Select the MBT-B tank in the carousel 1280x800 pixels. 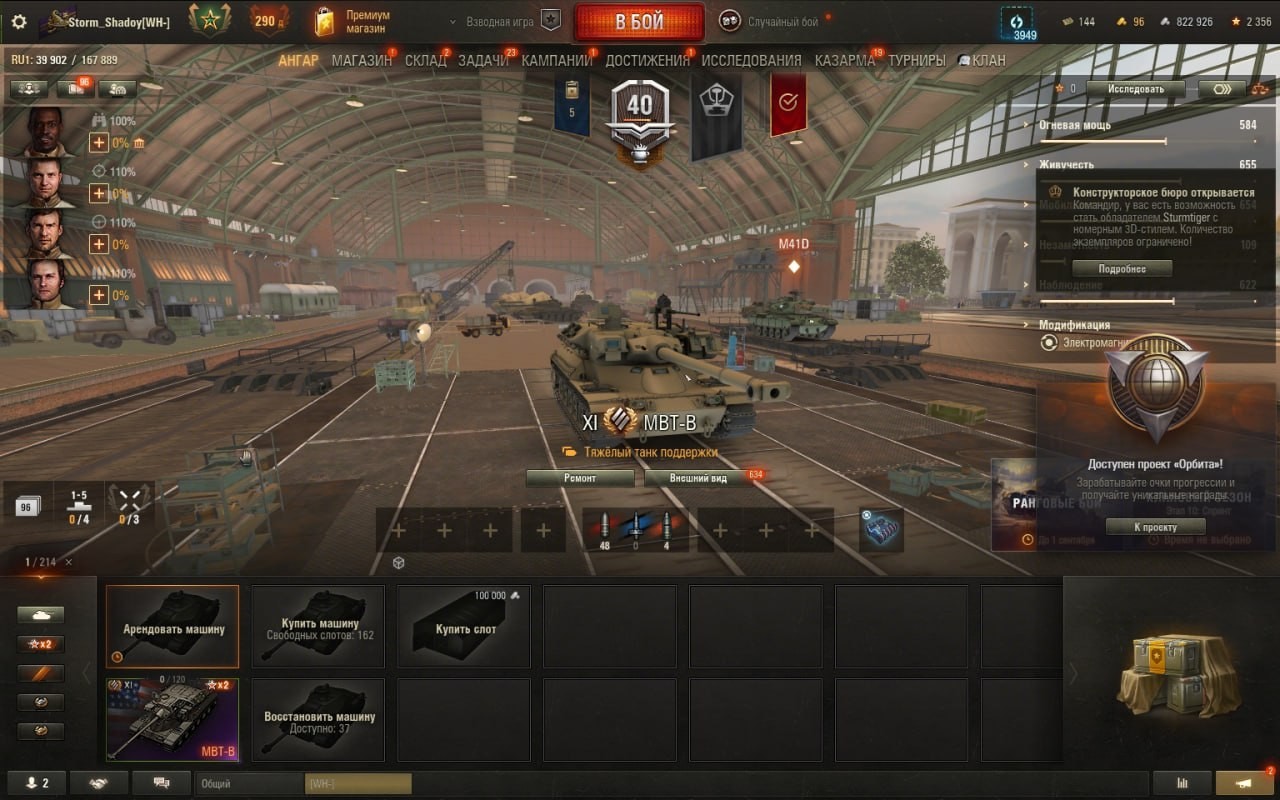click(172, 719)
